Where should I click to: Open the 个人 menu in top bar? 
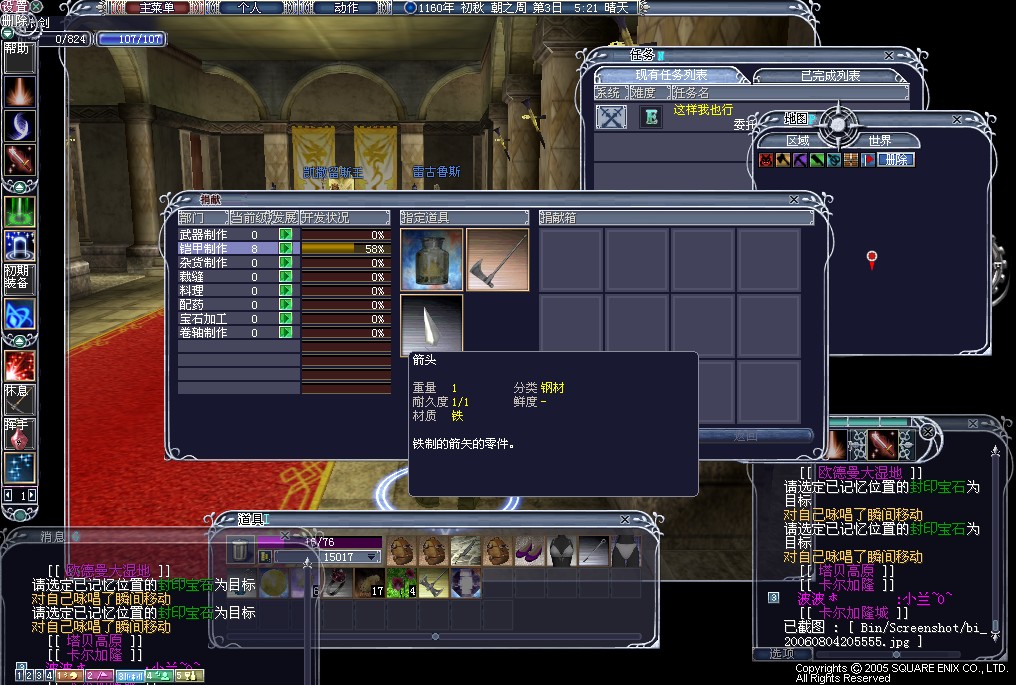click(249, 7)
